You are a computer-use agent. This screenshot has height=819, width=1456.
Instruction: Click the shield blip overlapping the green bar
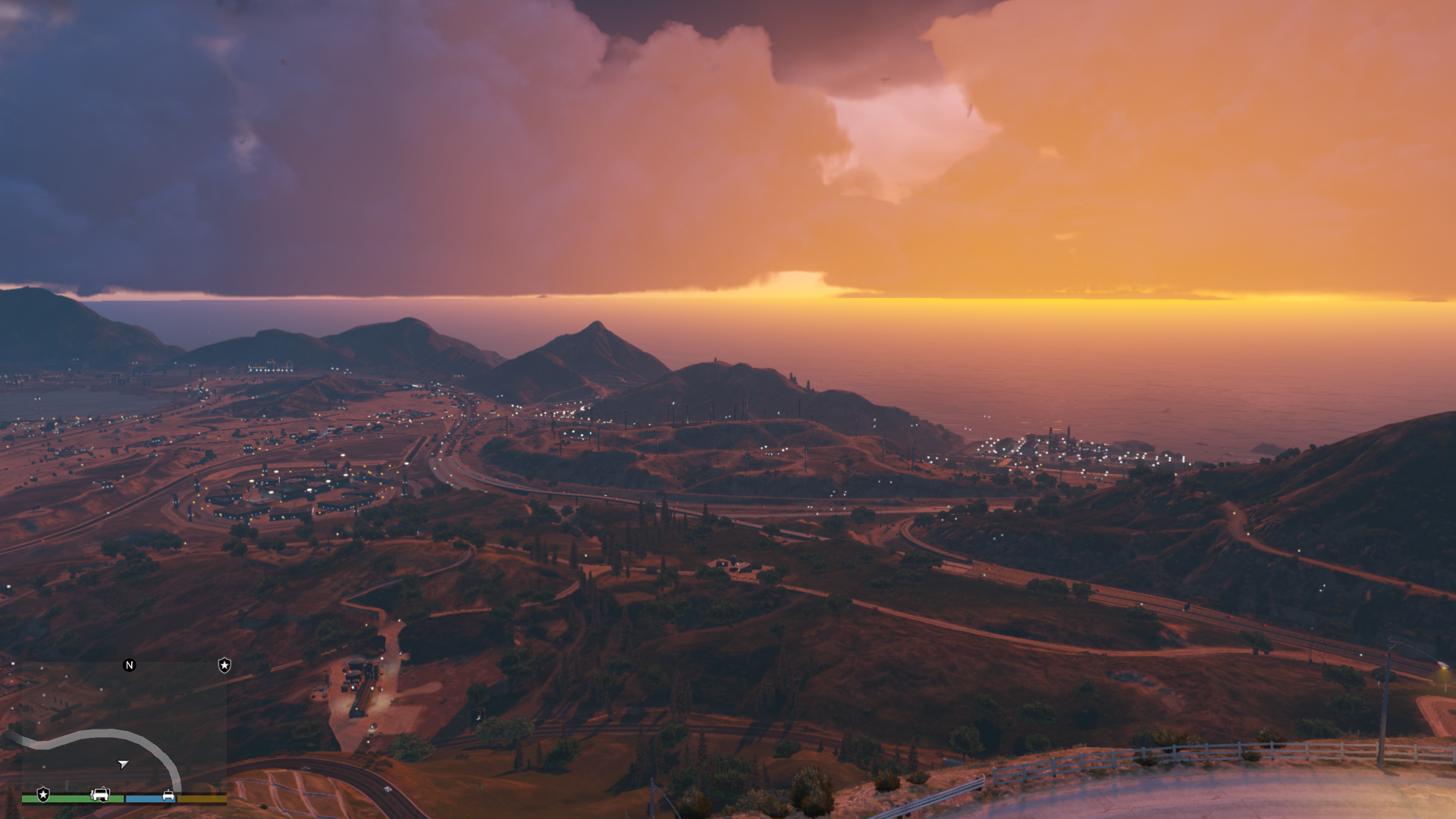tap(43, 795)
